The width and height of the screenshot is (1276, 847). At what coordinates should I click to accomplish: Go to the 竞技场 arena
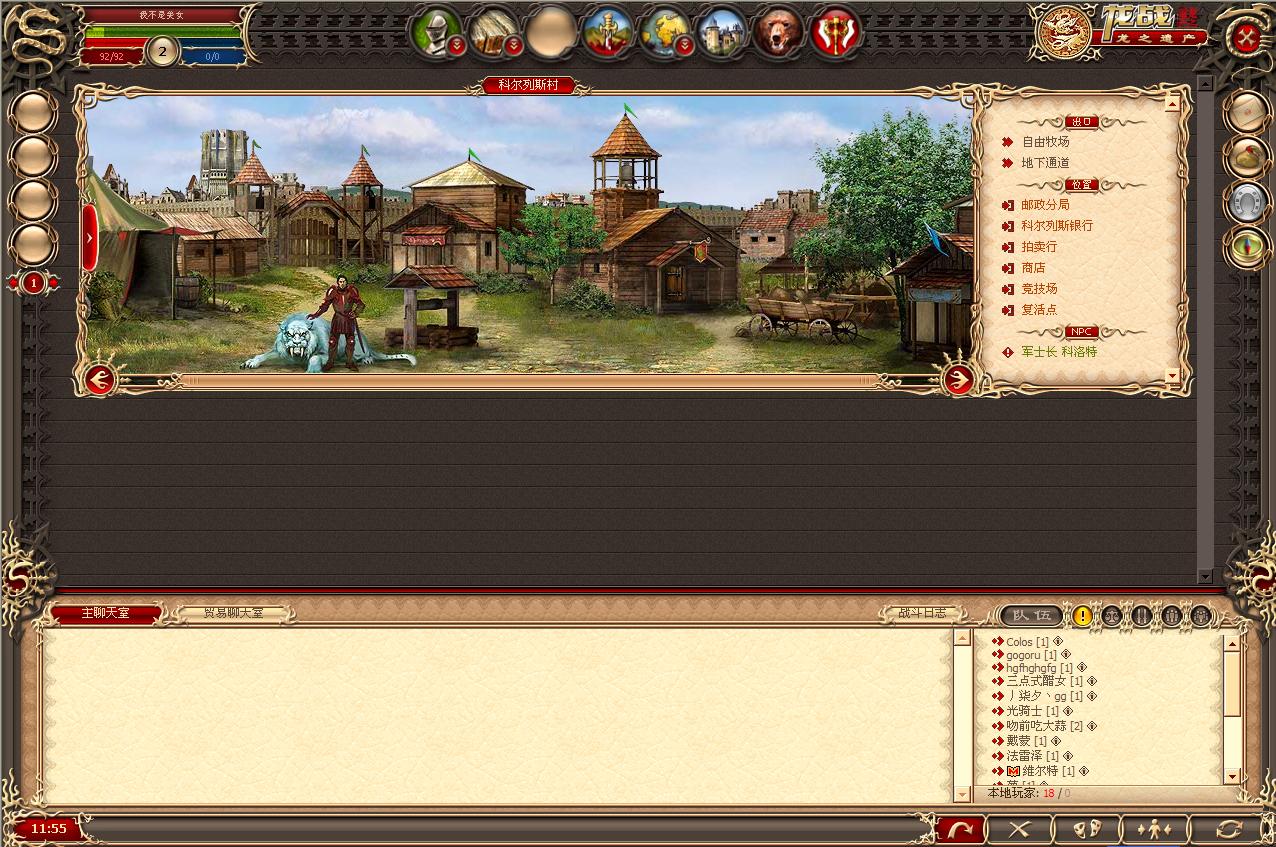point(1039,289)
